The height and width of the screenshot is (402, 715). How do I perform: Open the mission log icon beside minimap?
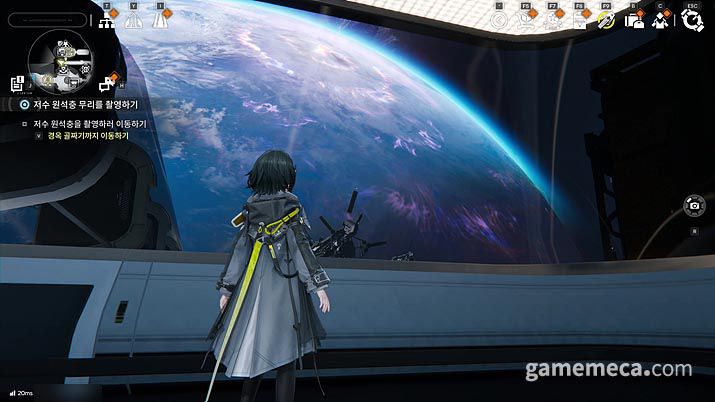coord(18,83)
